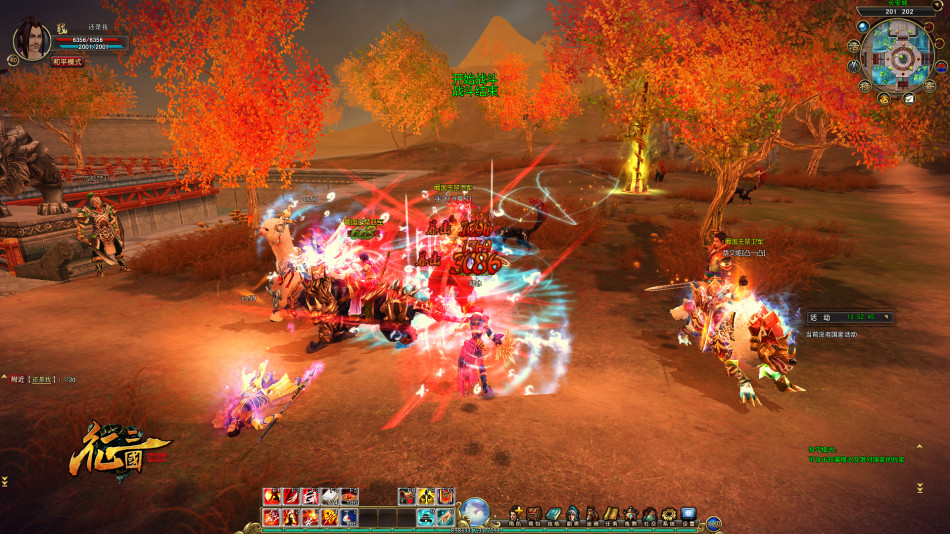
Task: Open the 榜 ranking button beside minimap
Action: click(865, 87)
